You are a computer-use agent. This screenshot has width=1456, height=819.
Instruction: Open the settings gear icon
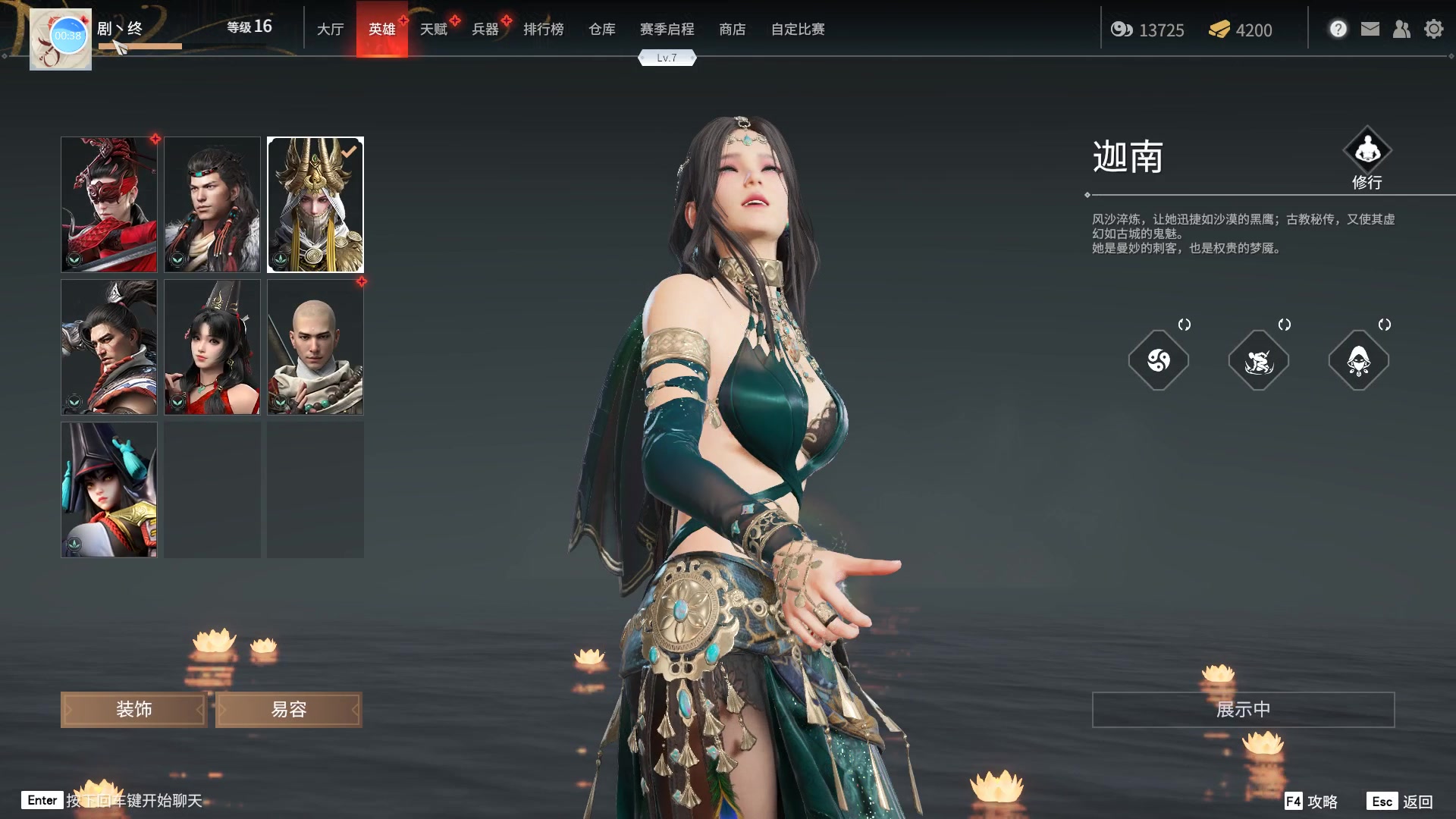[1433, 28]
